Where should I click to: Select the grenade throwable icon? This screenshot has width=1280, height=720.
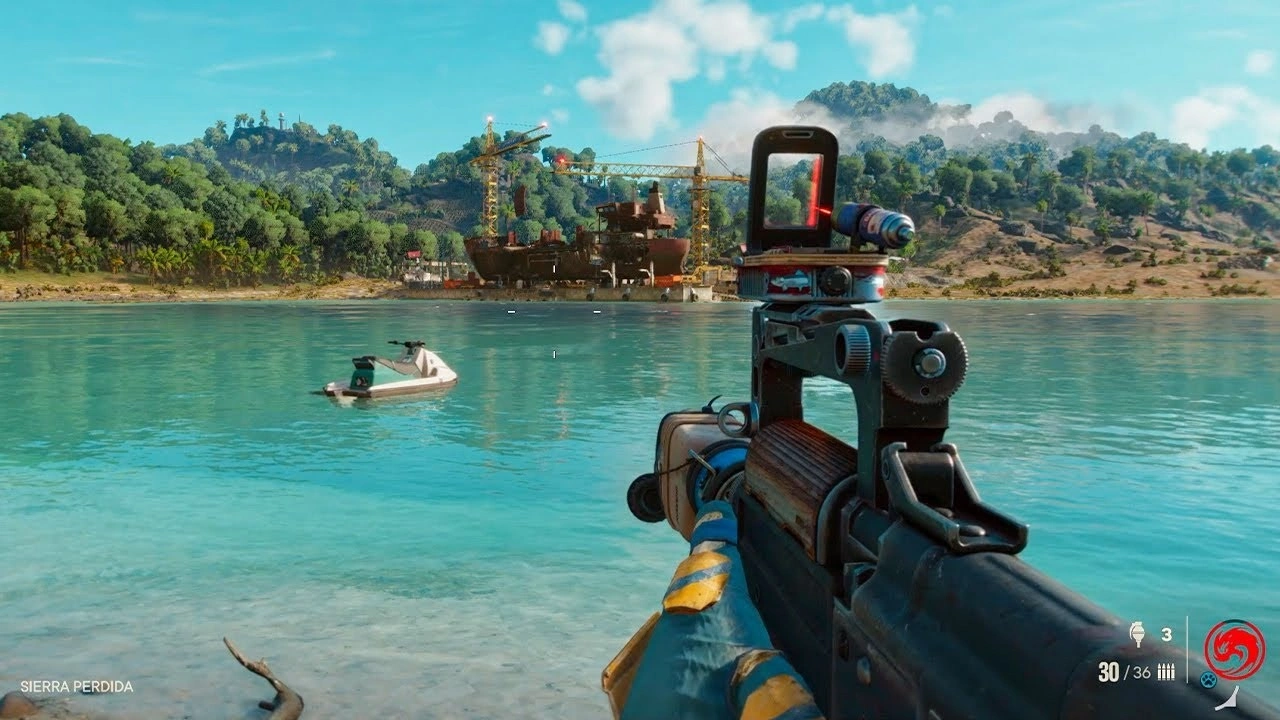tap(1137, 635)
